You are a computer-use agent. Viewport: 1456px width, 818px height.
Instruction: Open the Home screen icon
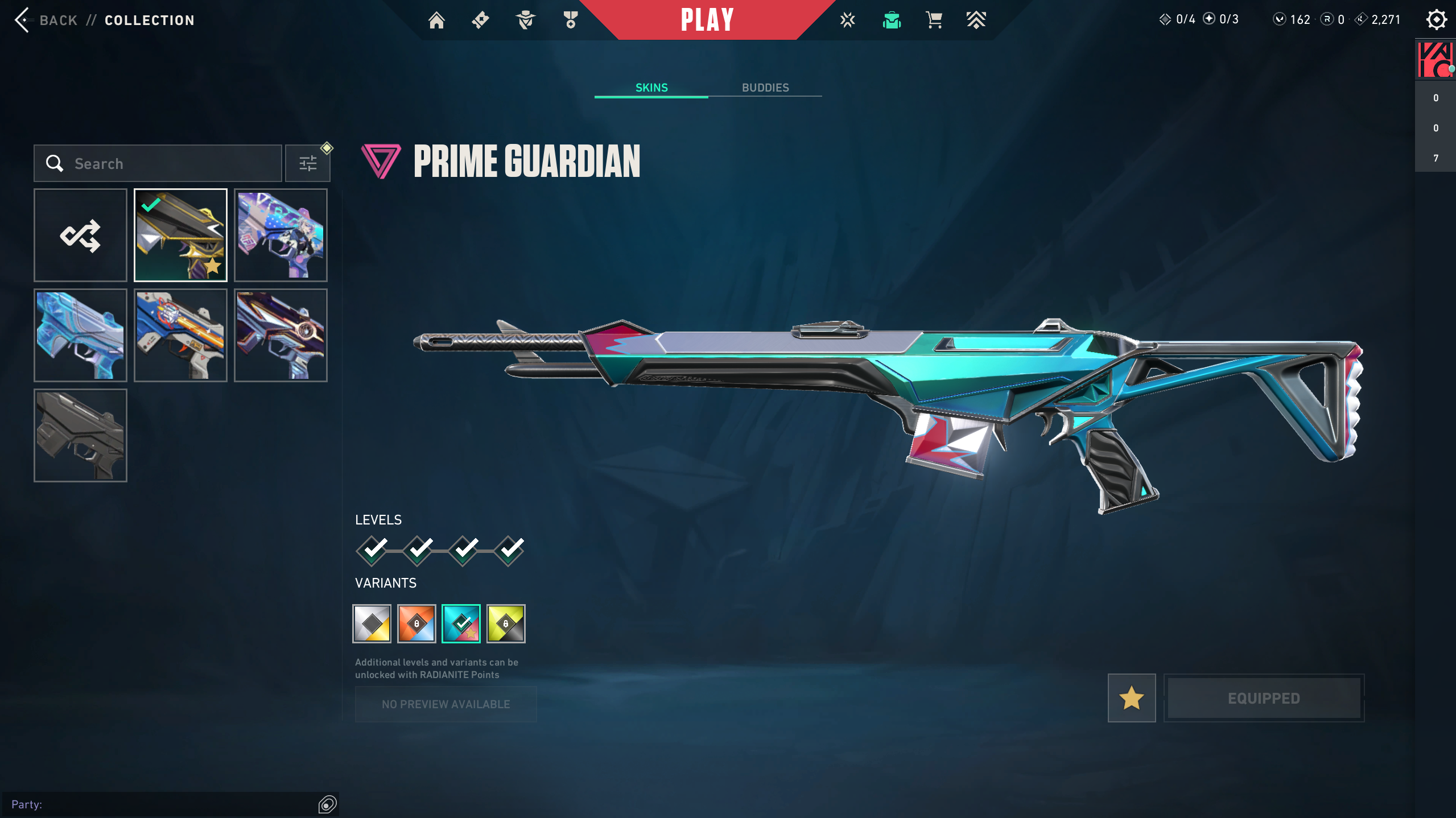click(x=436, y=20)
